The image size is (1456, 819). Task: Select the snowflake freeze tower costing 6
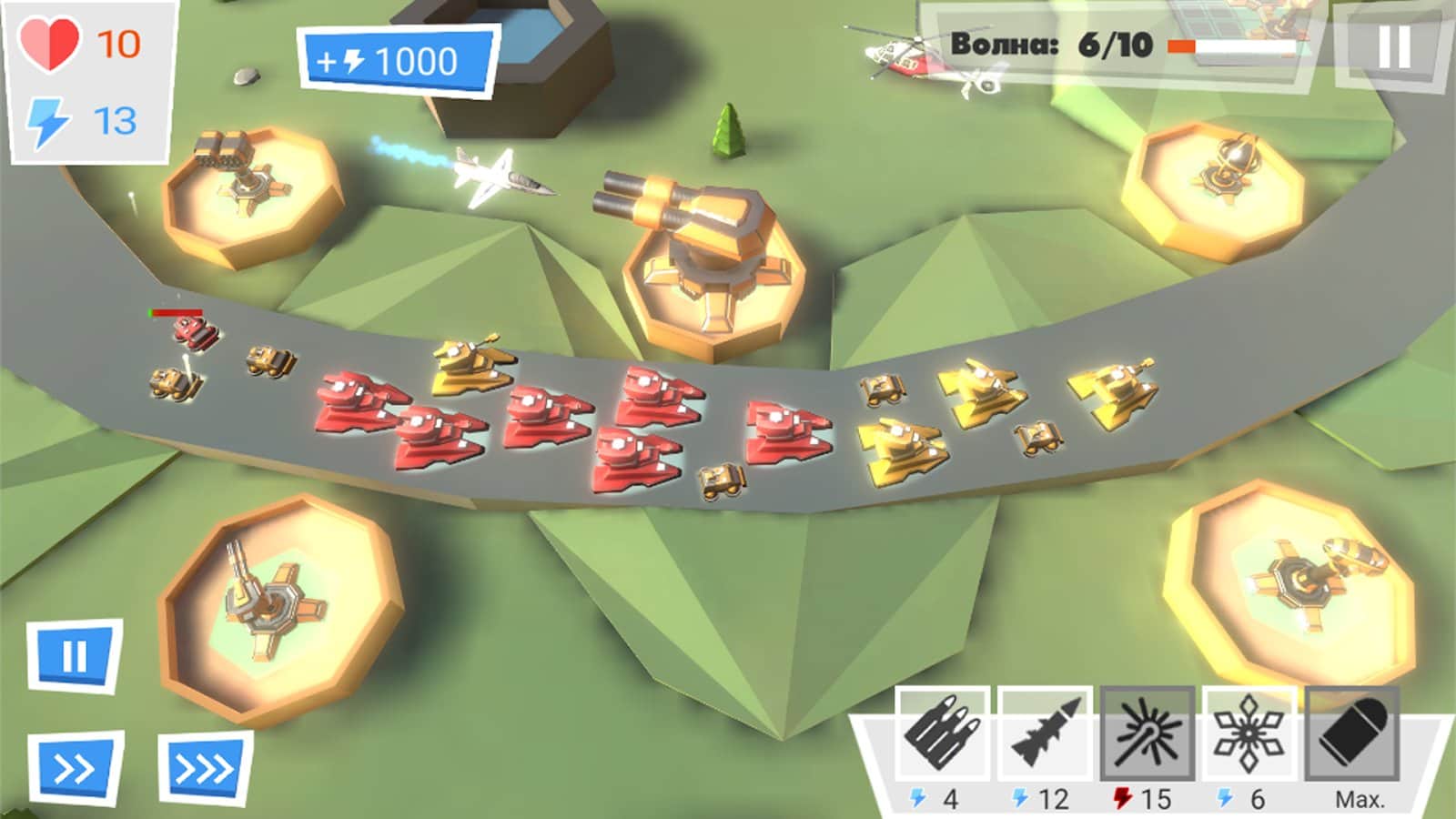pyautogui.click(x=1249, y=733)
